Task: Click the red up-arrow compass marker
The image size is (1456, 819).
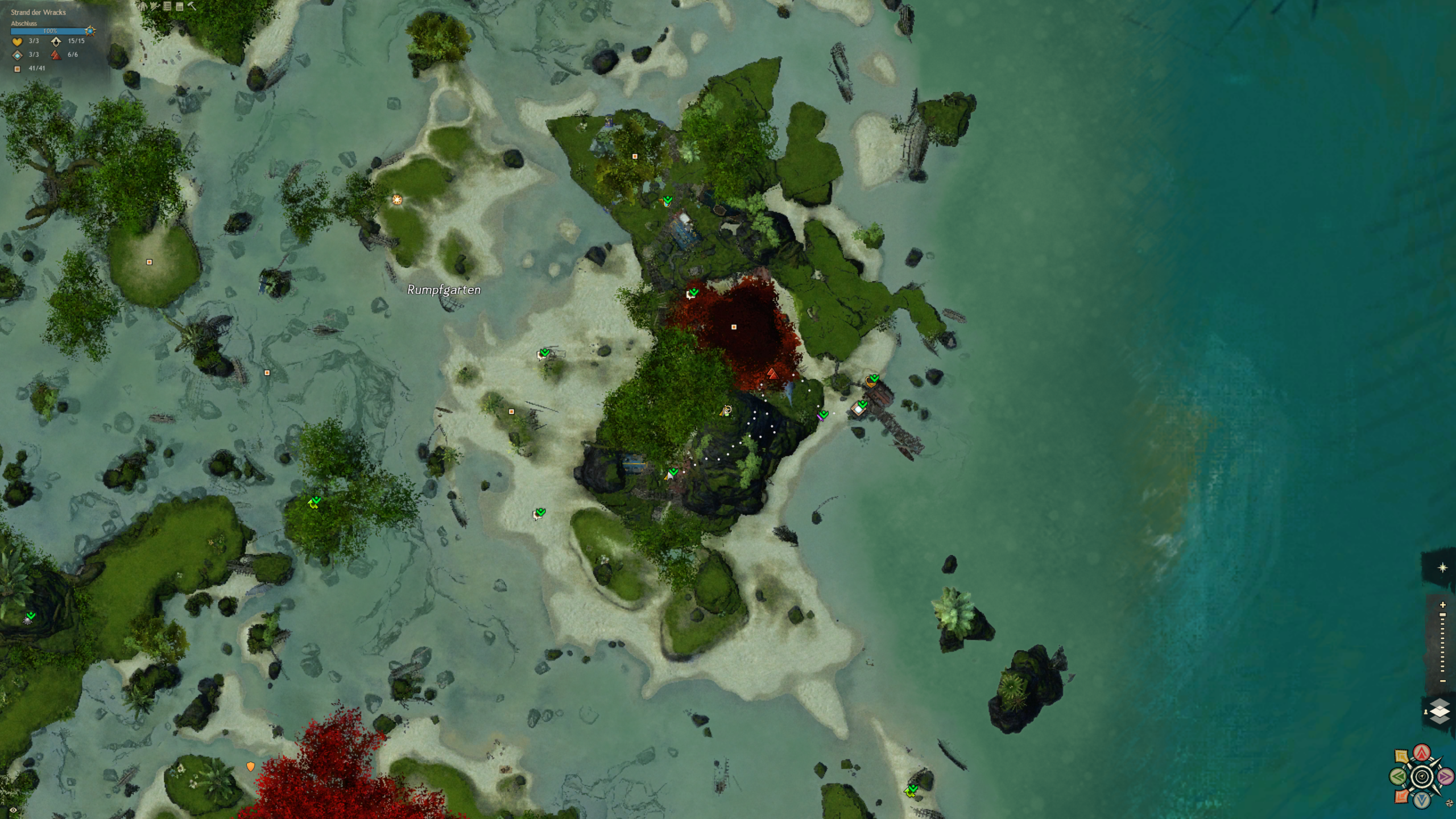Action: [x=1422, y=753]
